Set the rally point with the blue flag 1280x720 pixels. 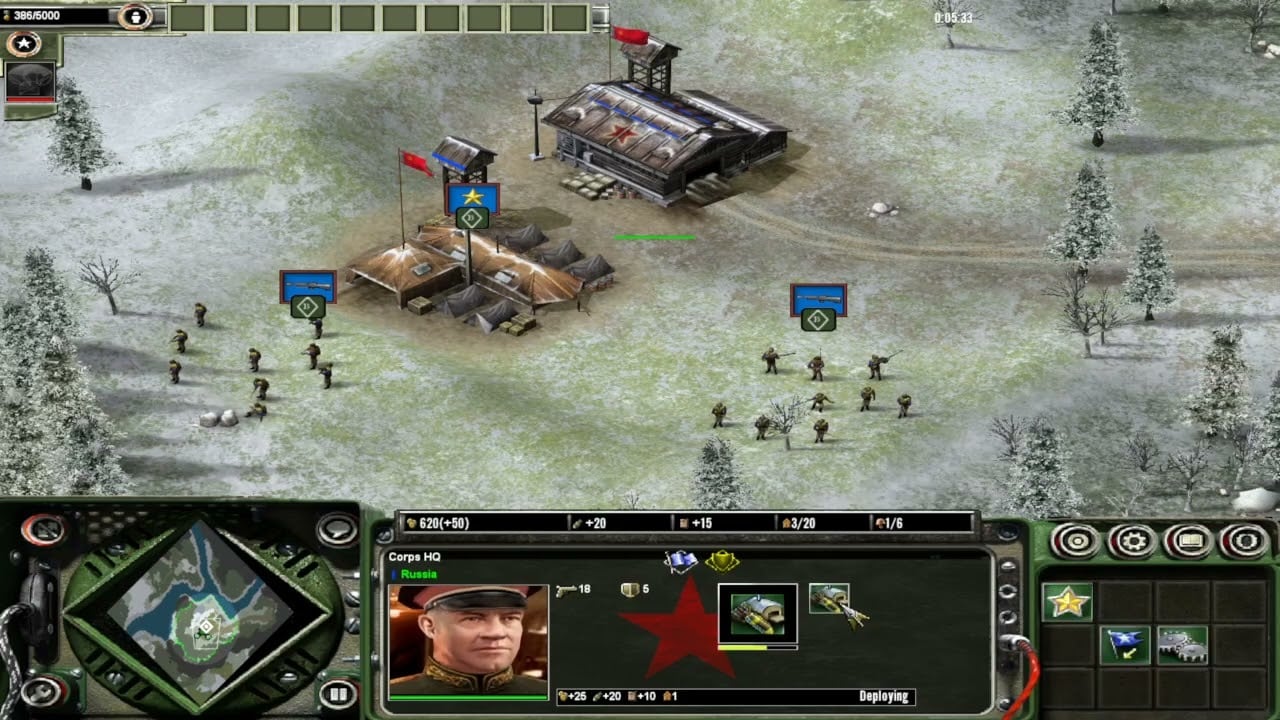(x=1124, y=645)
